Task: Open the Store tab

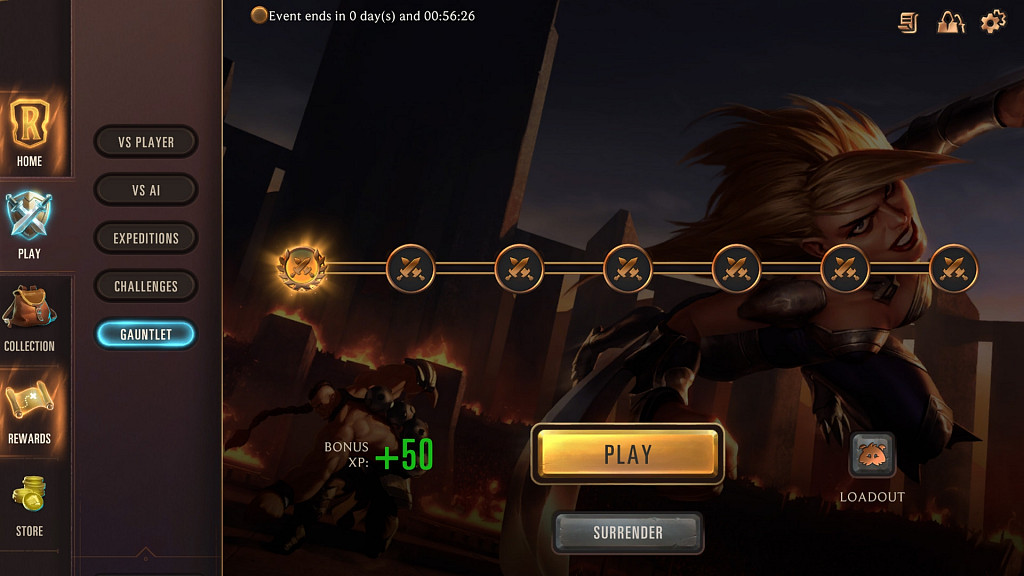Action: click(x=30, y=504)
